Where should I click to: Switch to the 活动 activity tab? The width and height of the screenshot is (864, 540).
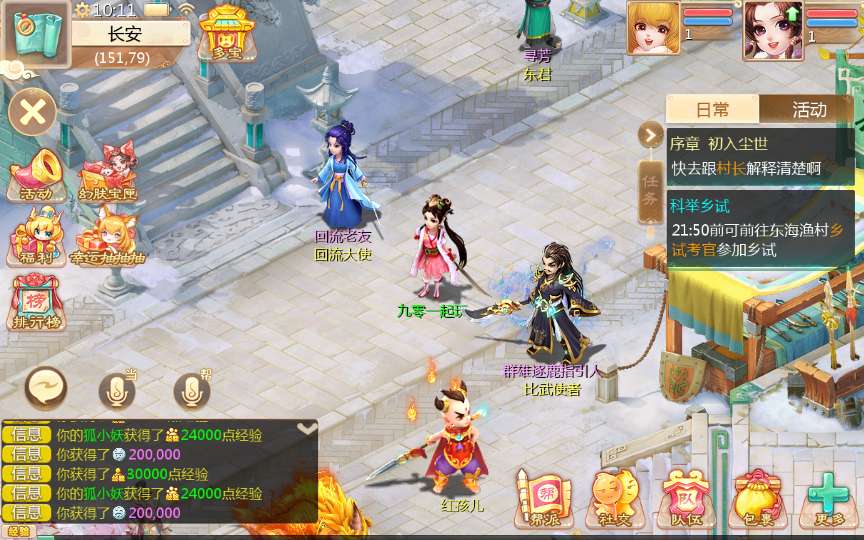[808, 110]
